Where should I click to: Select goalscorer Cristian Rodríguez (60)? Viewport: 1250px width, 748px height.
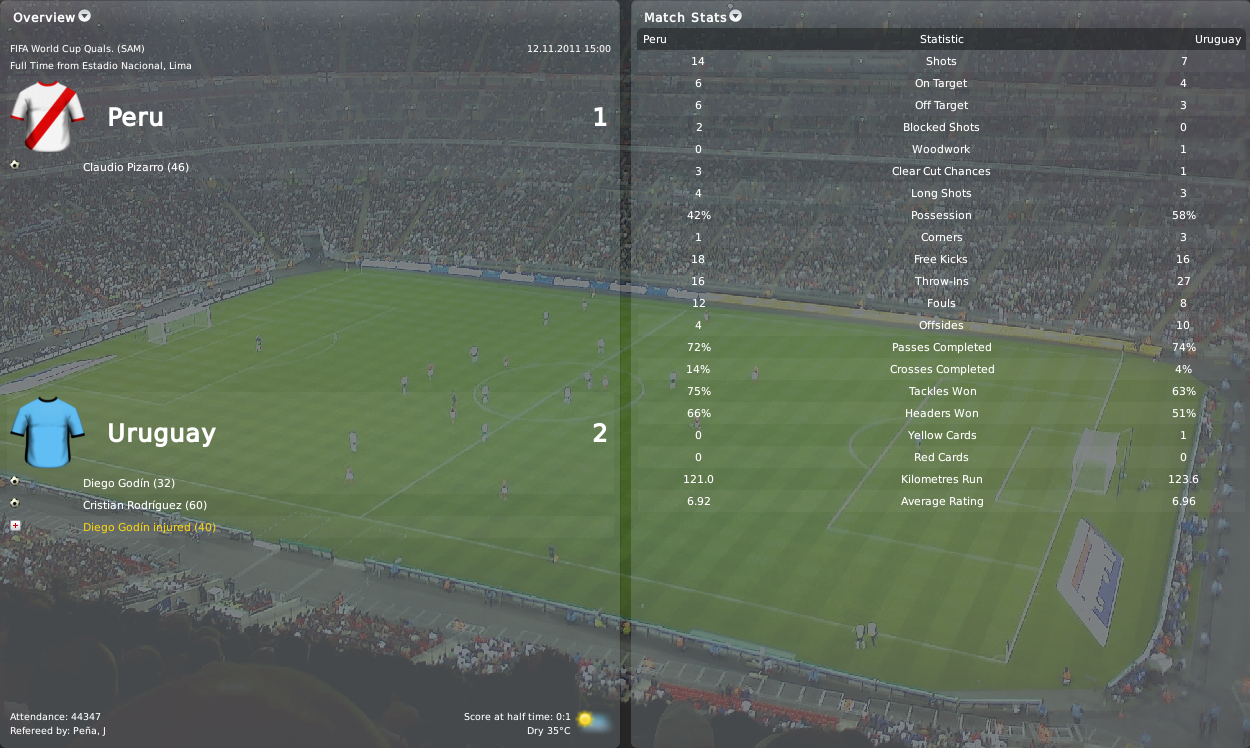tap(145, 505)
